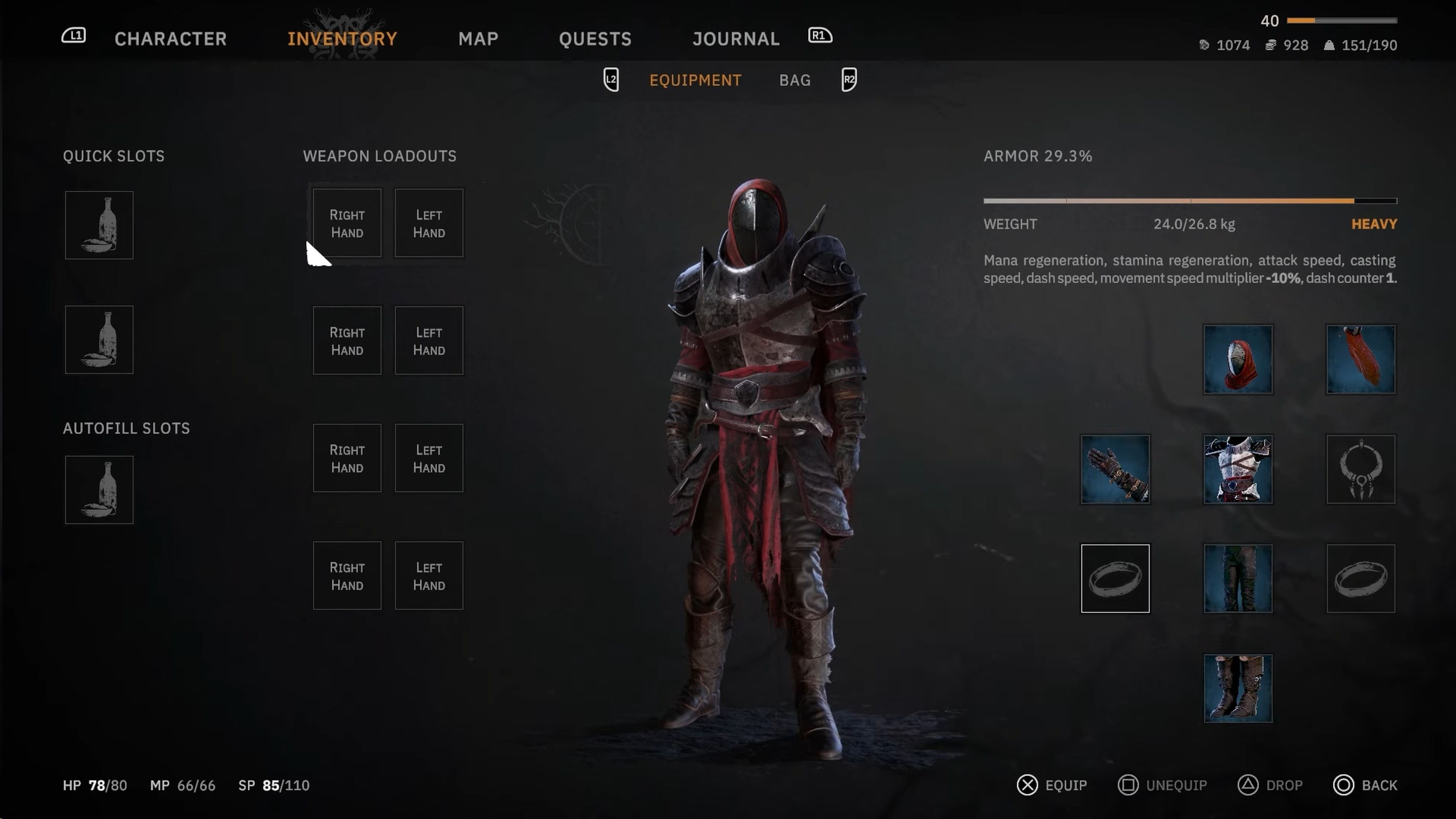This screenshot has height=819, width=1456.
Task: Select the trousers equipment slot
Action: coord(1237,578)
